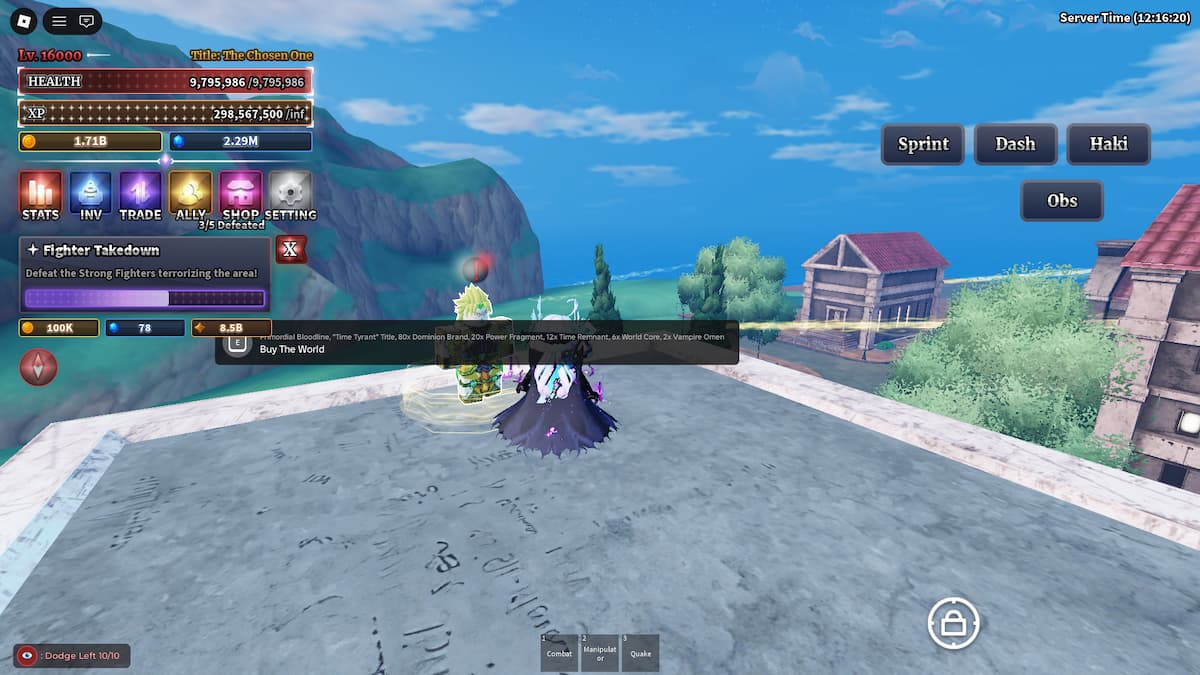The width and height of the screenshot is (1200, 675).
Task: Open the SETTING gear menu
Action: (x=291, y=194)
